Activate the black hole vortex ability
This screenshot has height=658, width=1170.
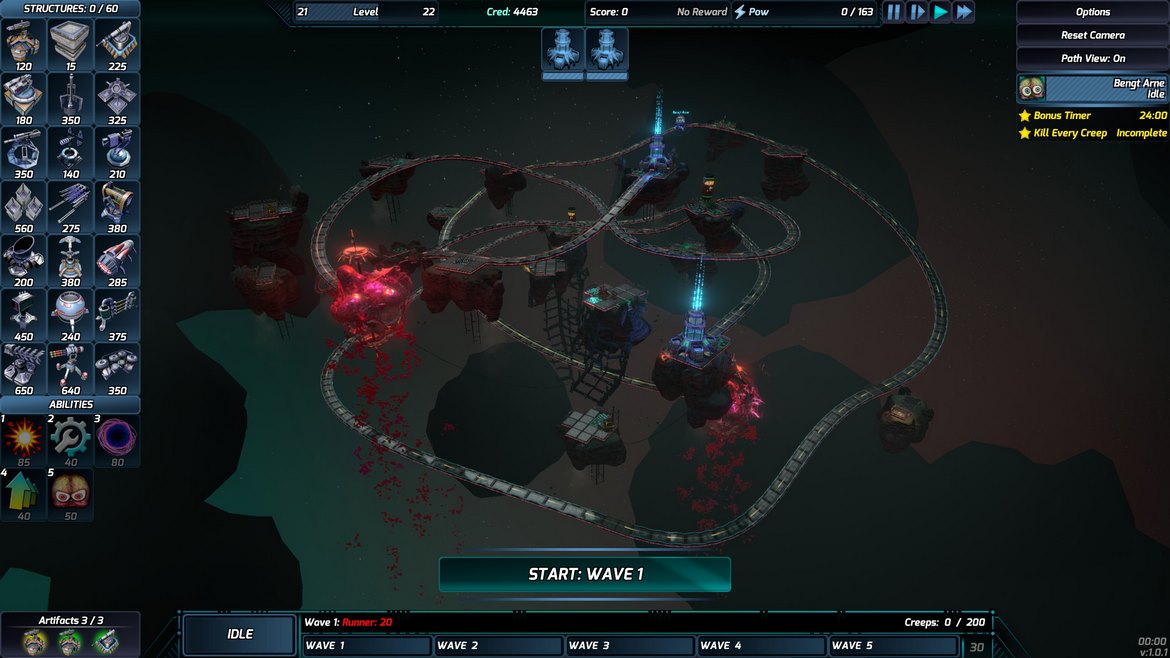point(117,438)
